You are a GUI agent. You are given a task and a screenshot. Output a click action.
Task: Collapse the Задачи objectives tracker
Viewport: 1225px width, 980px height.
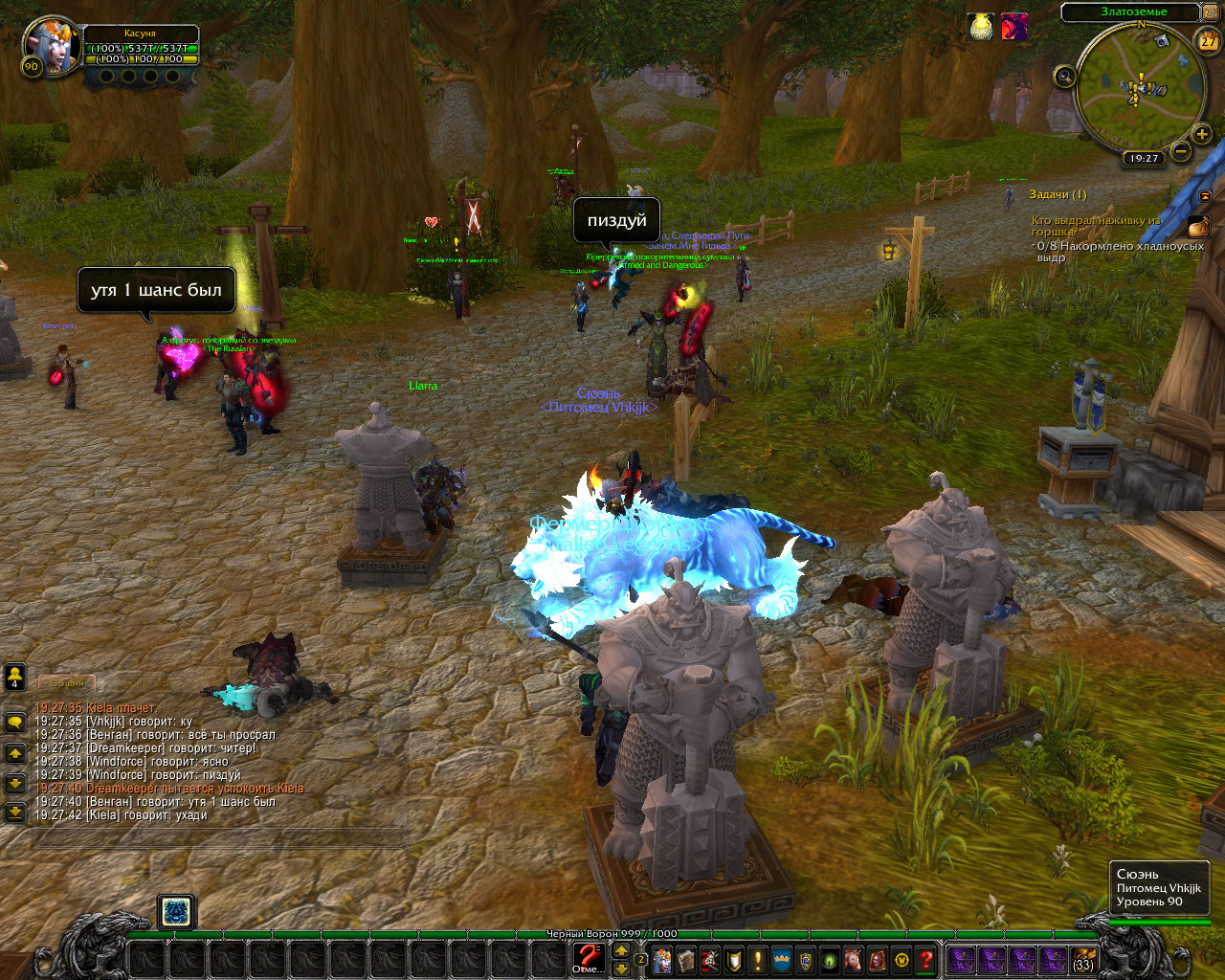(1205, 195)
